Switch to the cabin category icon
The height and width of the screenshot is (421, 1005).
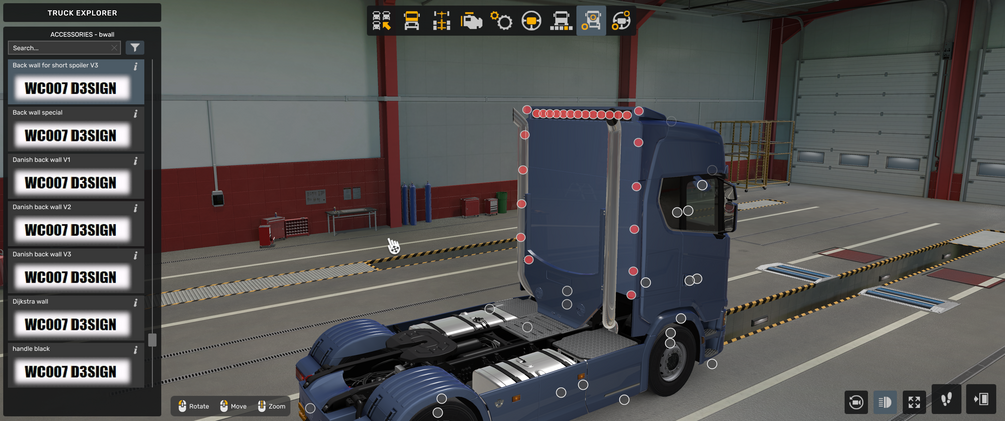click(411, 21)
